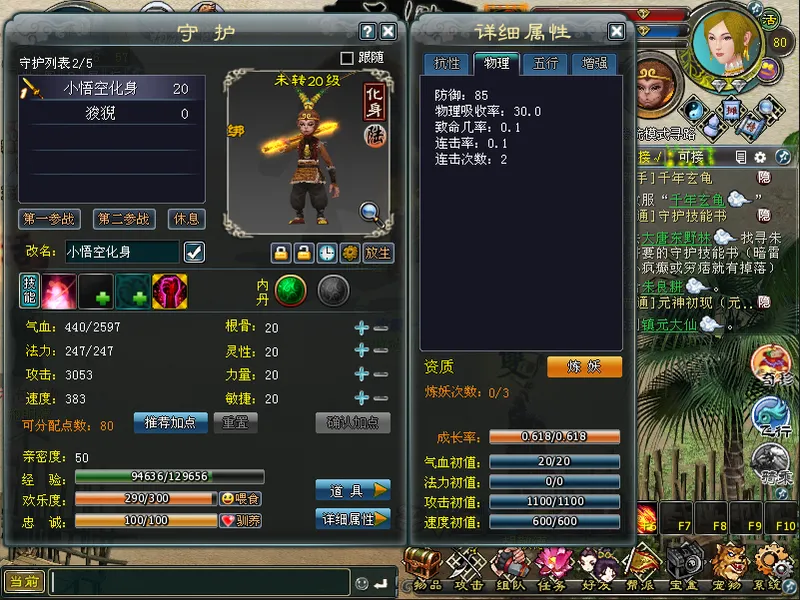
Task: Apply 推荐加点 recommended points
Action: [170, 423]
